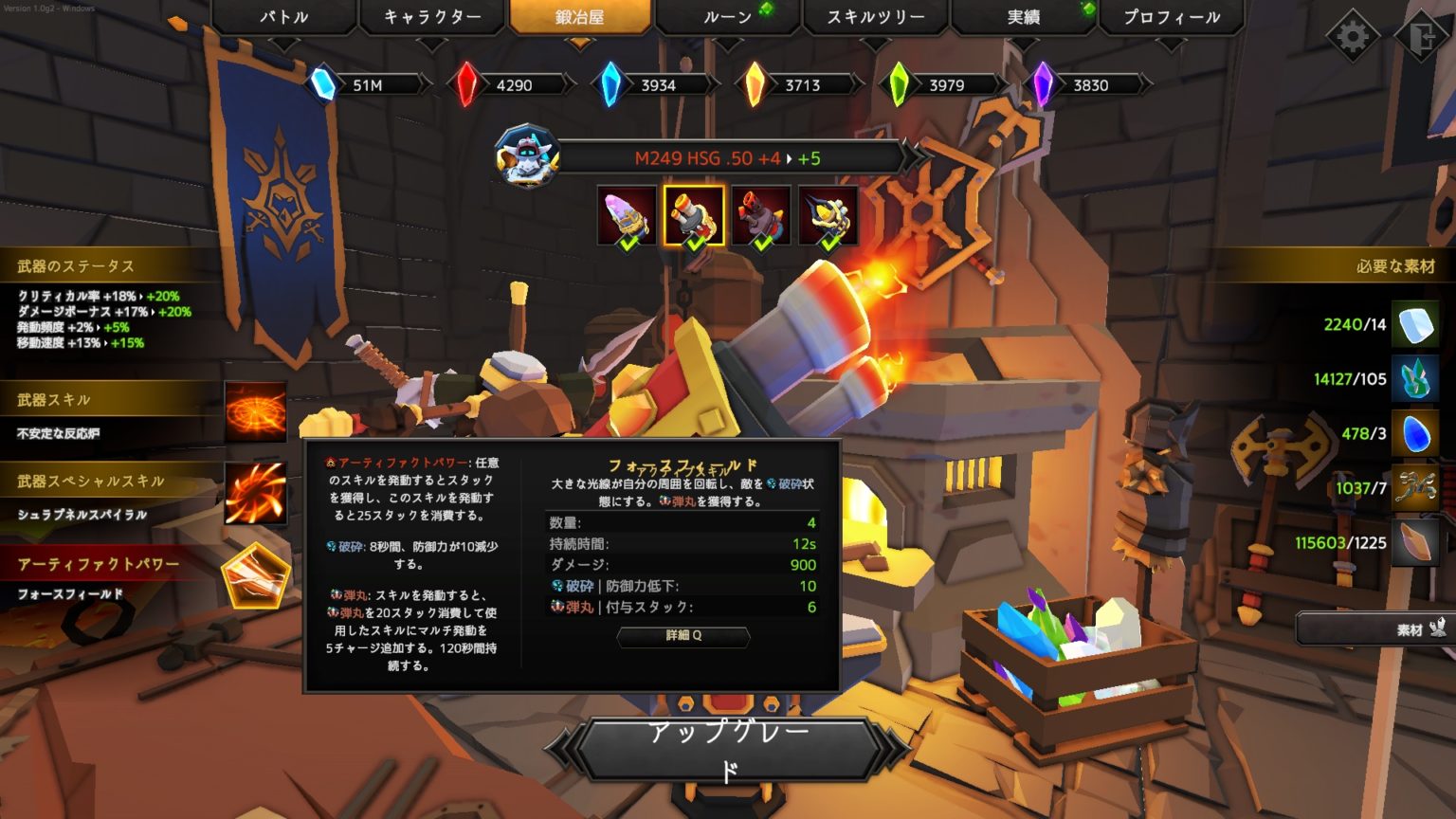Open the スキルツリー tab
This screenshot has height=819, width=1456.
(874, 17)
